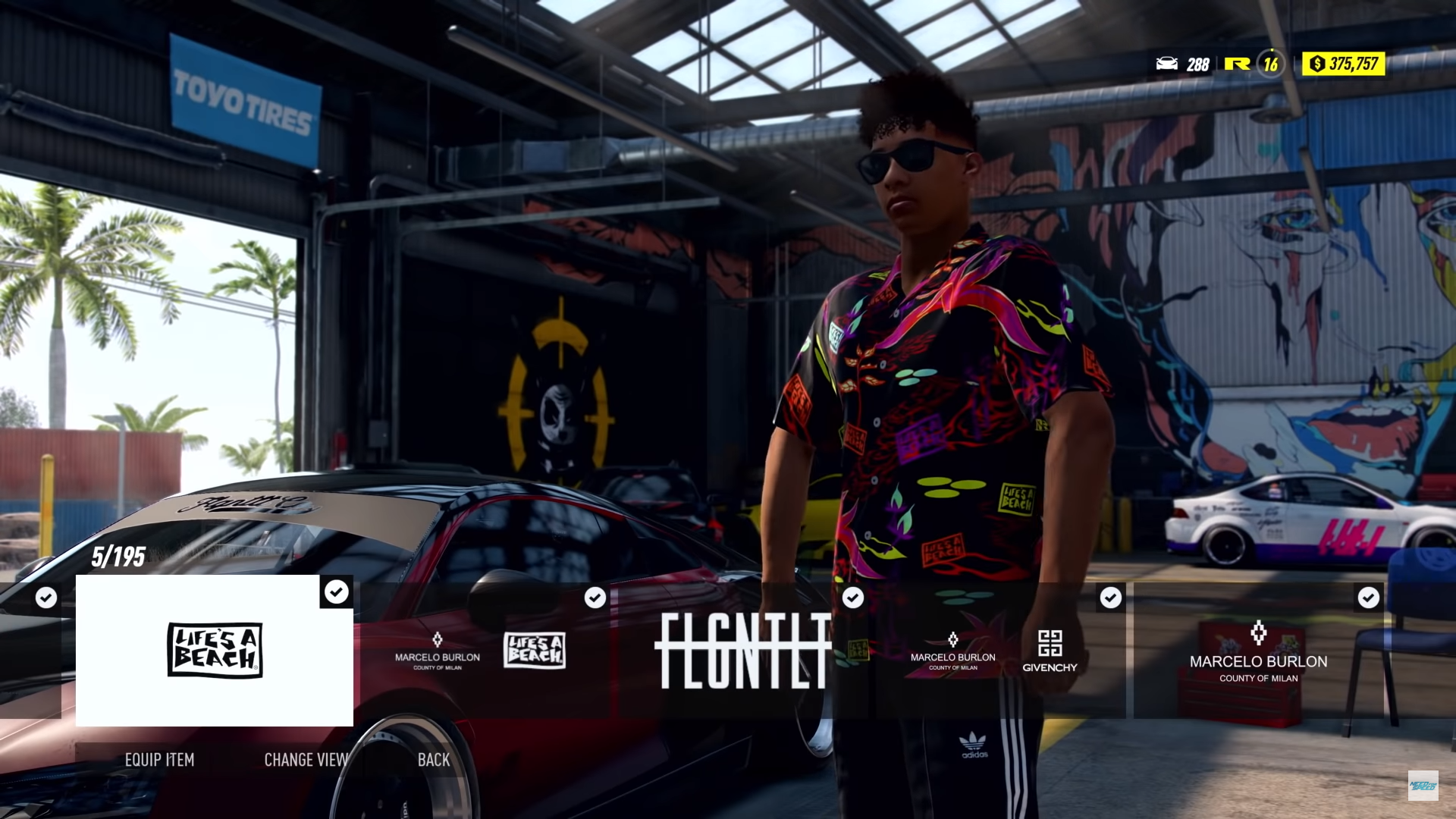
Task: Click the Life's A Beach logo in selected preview
Action: pos(215,650)
